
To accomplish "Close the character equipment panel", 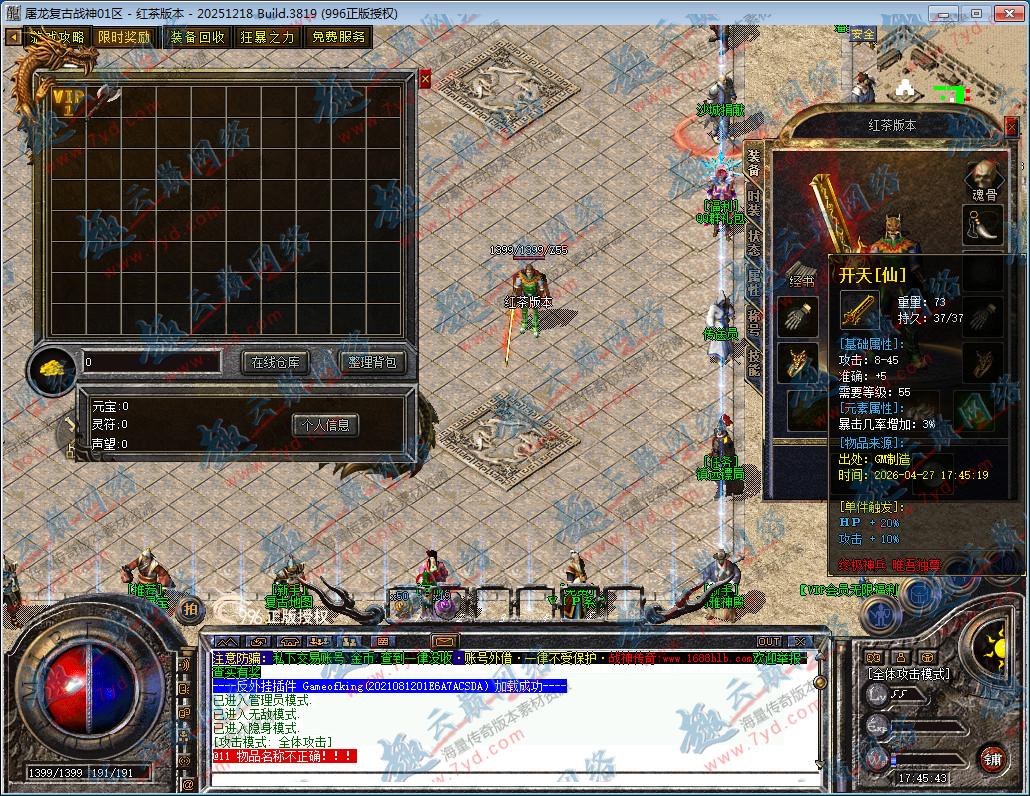I will [x=1010, y=125].
